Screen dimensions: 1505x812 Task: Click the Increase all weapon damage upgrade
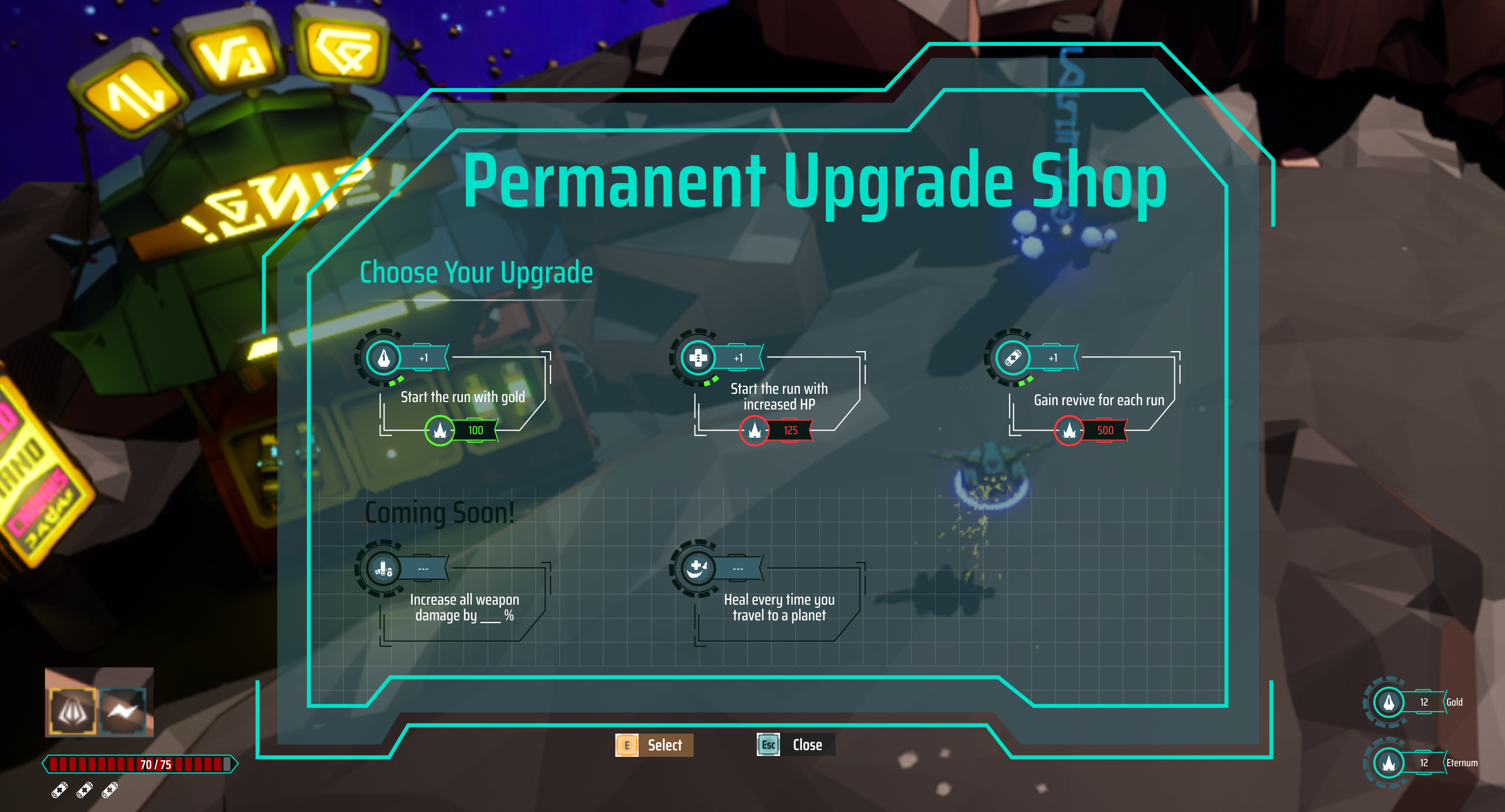[x=464, y=607]
